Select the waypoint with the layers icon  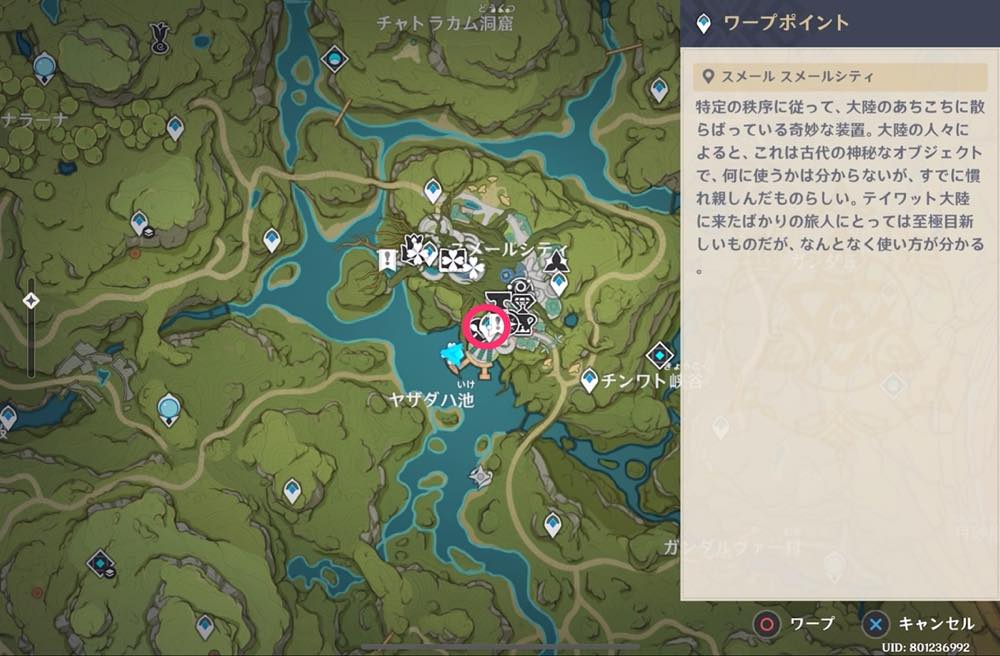click(140, 224)
